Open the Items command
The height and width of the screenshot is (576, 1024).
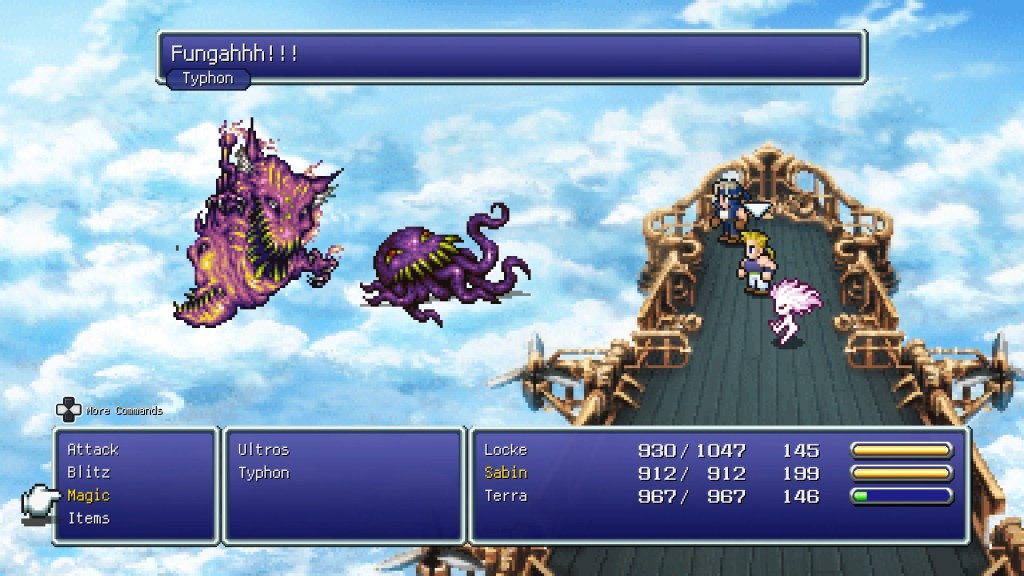[x=88, y=518]
